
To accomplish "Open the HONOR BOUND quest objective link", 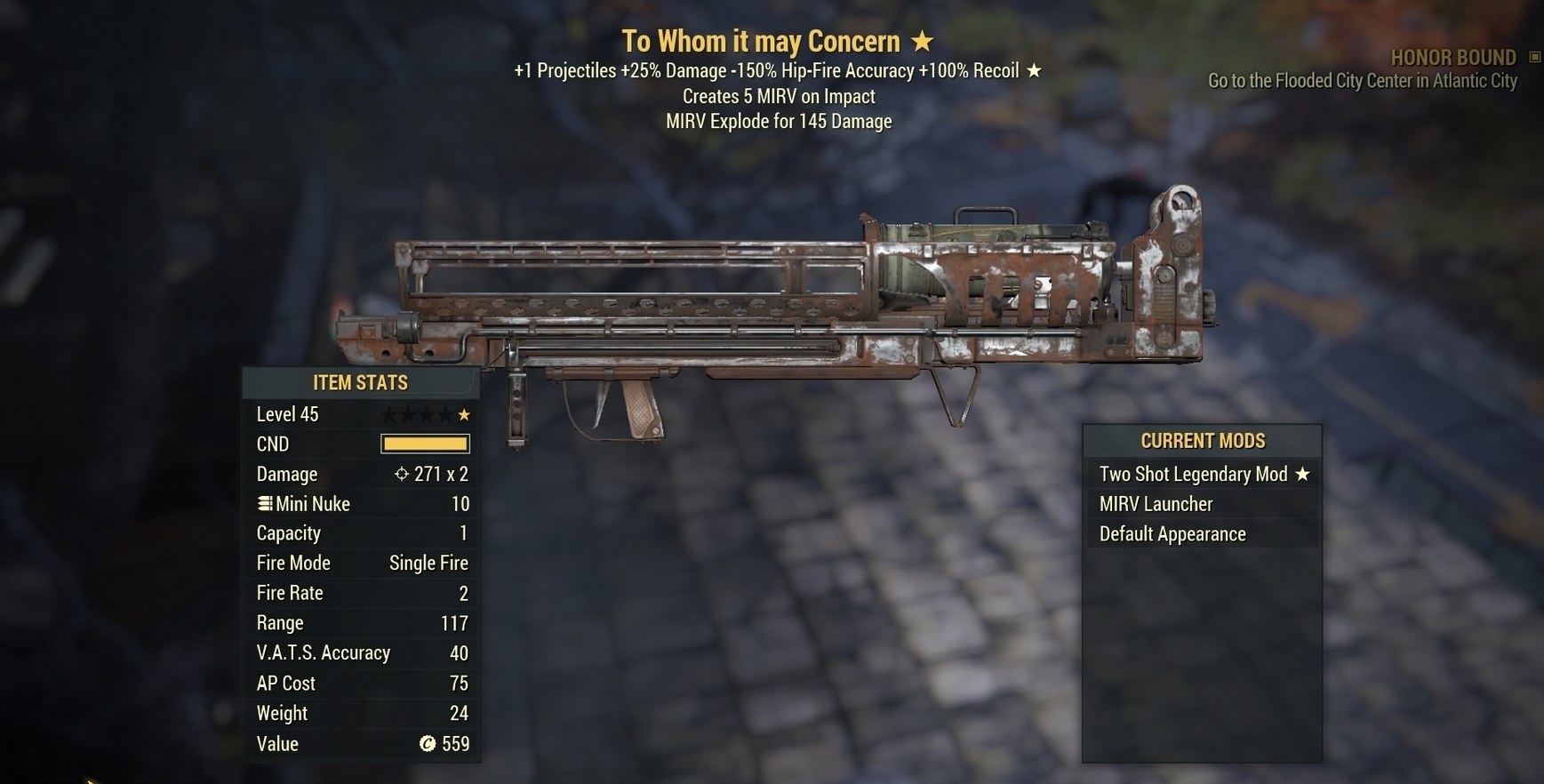I will [x=1363, y=80].
